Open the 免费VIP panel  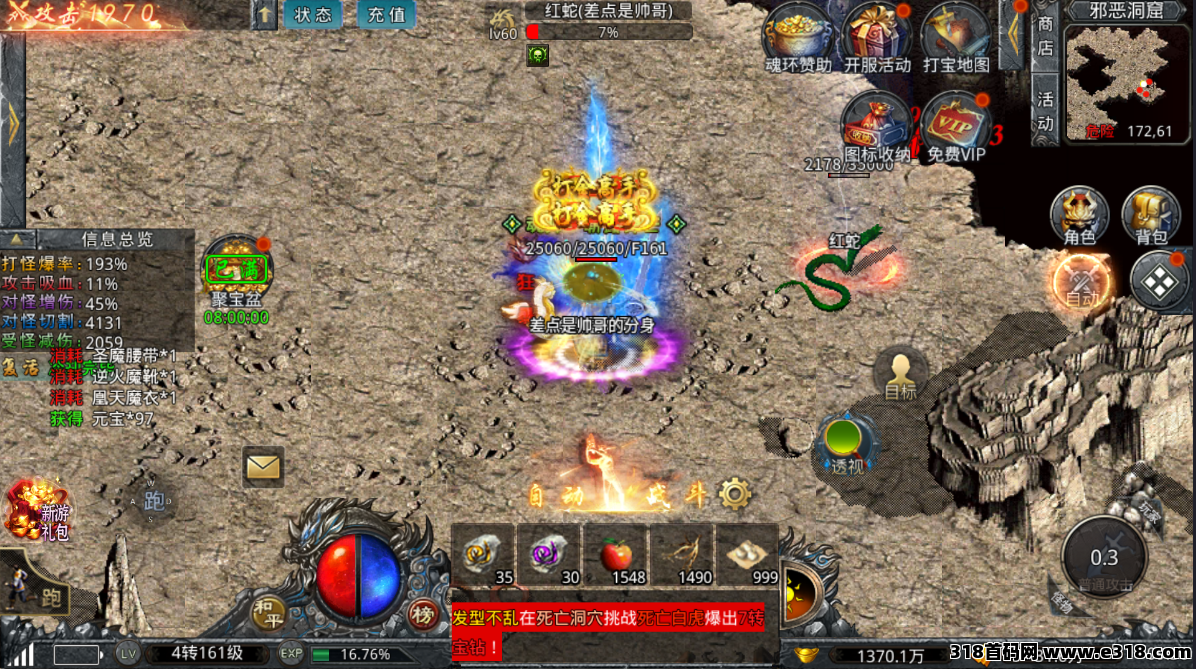tap(955, 123)
